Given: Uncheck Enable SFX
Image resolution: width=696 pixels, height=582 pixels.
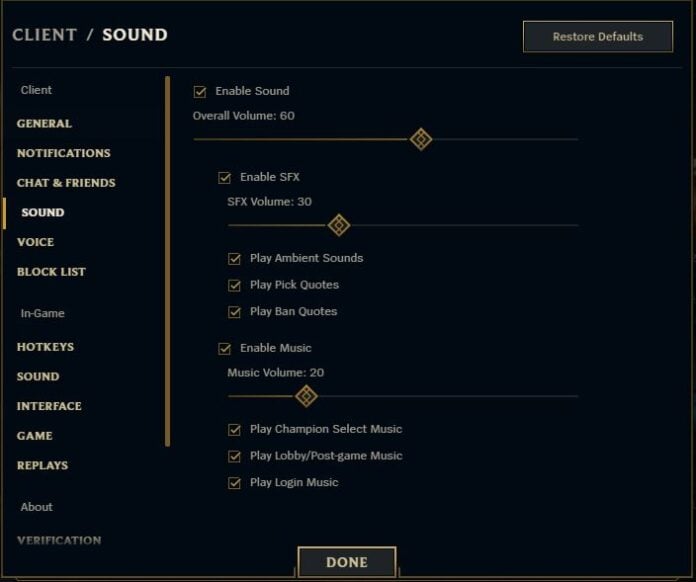Looking at the screenshot, I should coord(225,178).
